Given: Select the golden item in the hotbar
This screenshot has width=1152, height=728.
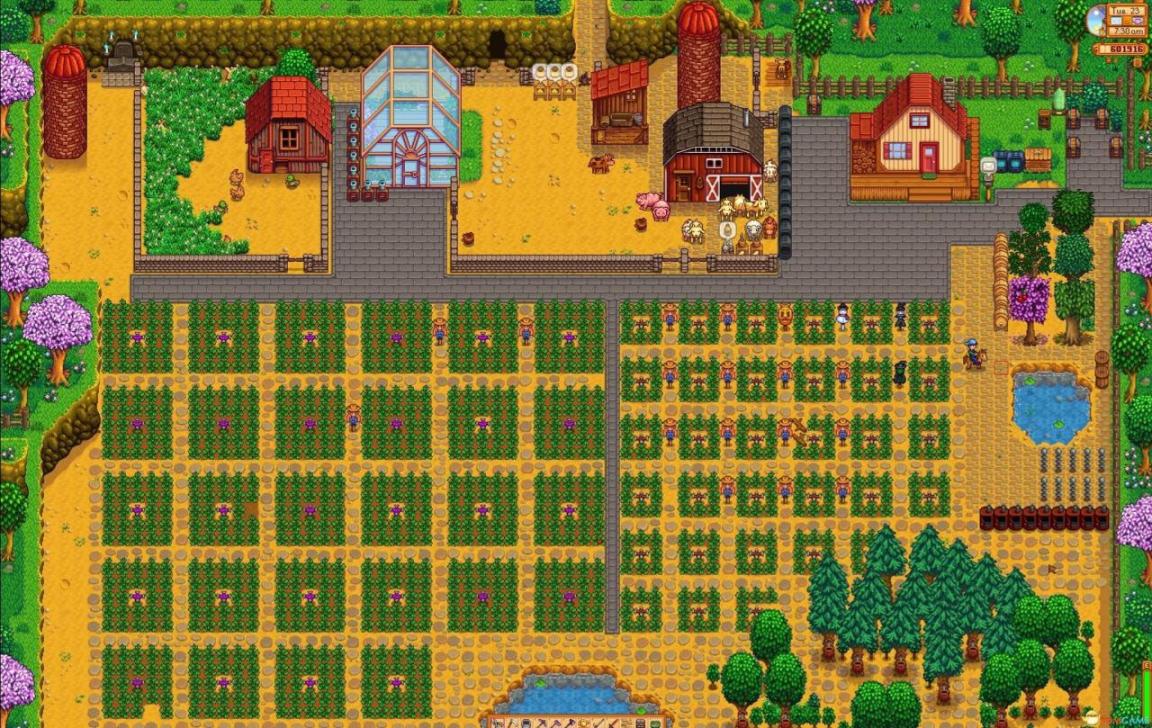Looking at the screenshot, I should (583, 724).
